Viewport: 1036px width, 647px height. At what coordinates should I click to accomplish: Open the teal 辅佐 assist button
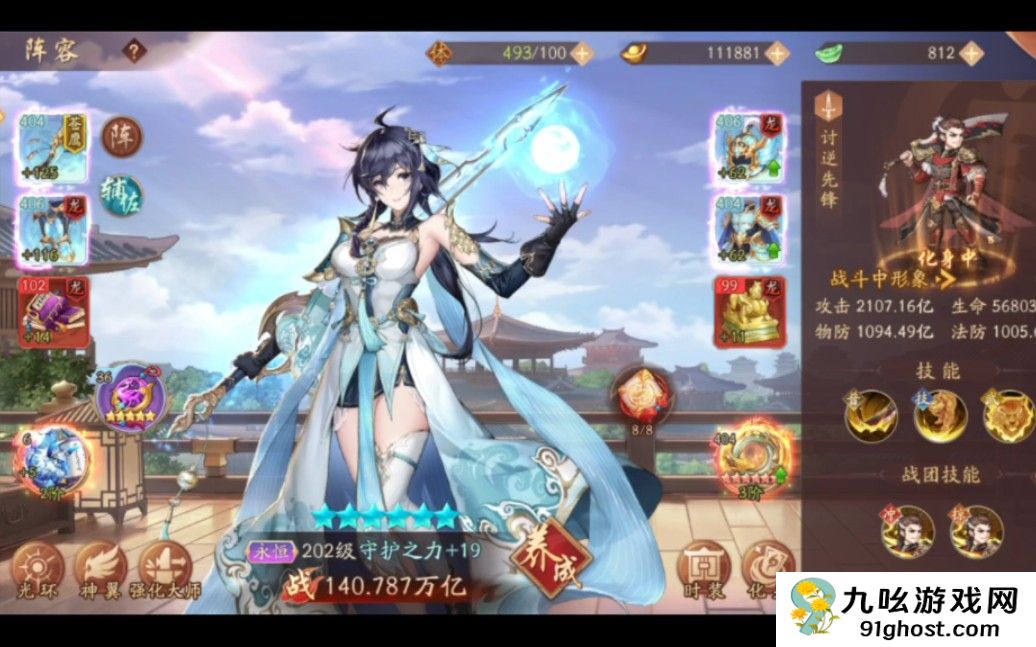122,192
